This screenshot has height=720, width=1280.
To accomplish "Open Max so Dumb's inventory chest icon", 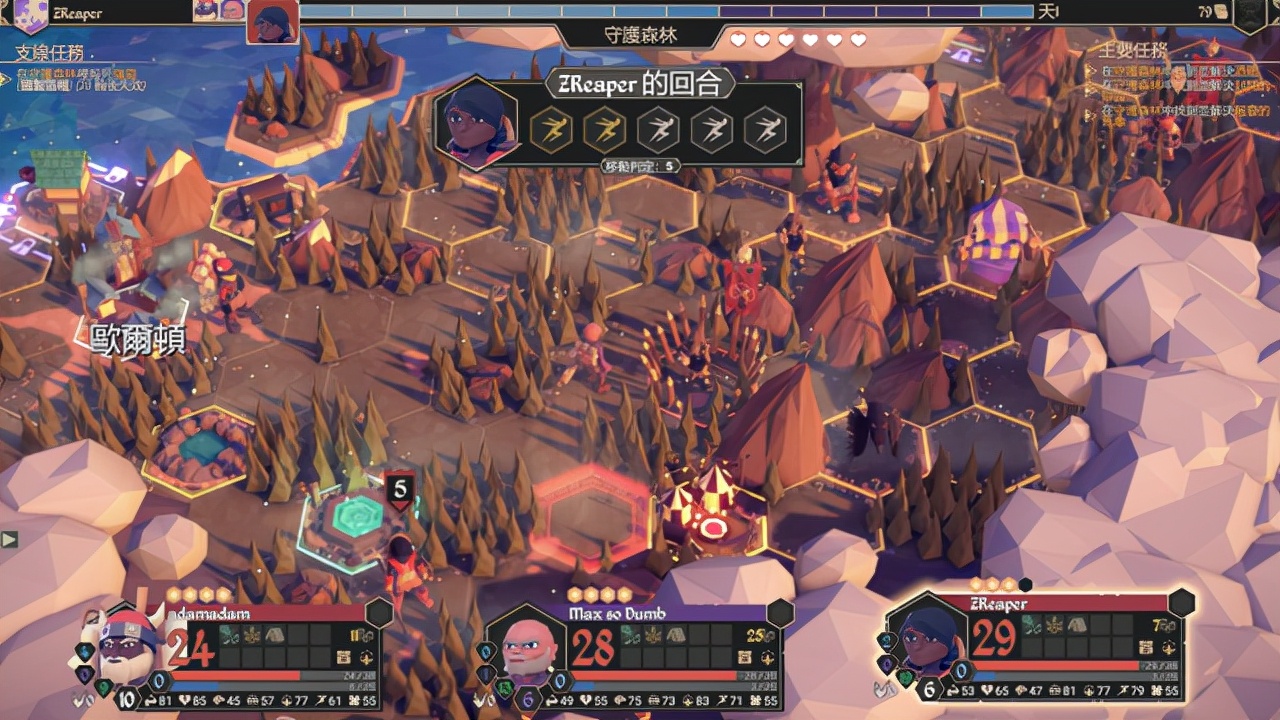I will [x=743, y=657].
